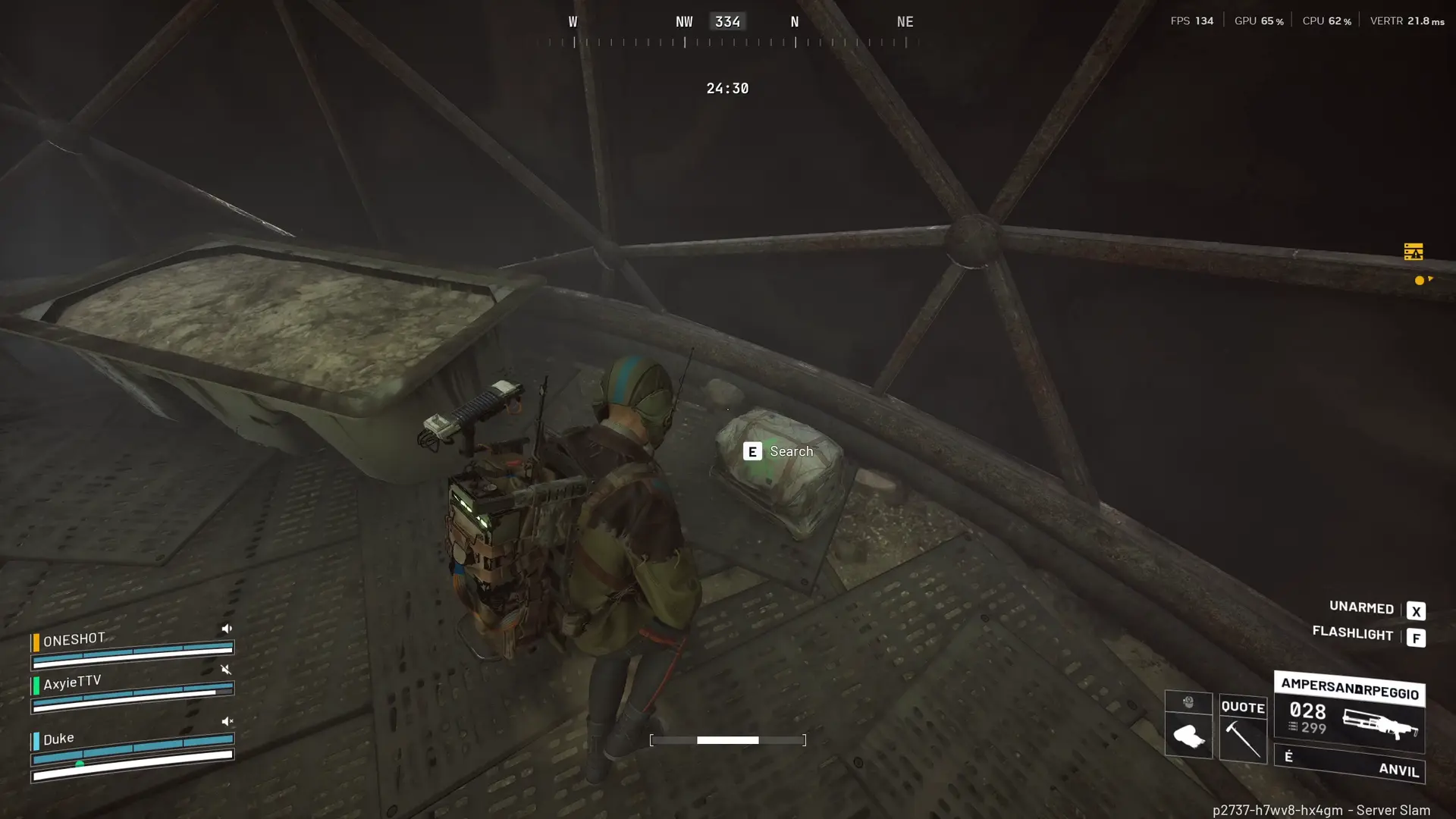Choose the bandage consumable slot
The height and width of the screenshot is (819, 1456).
(1188, 736)
